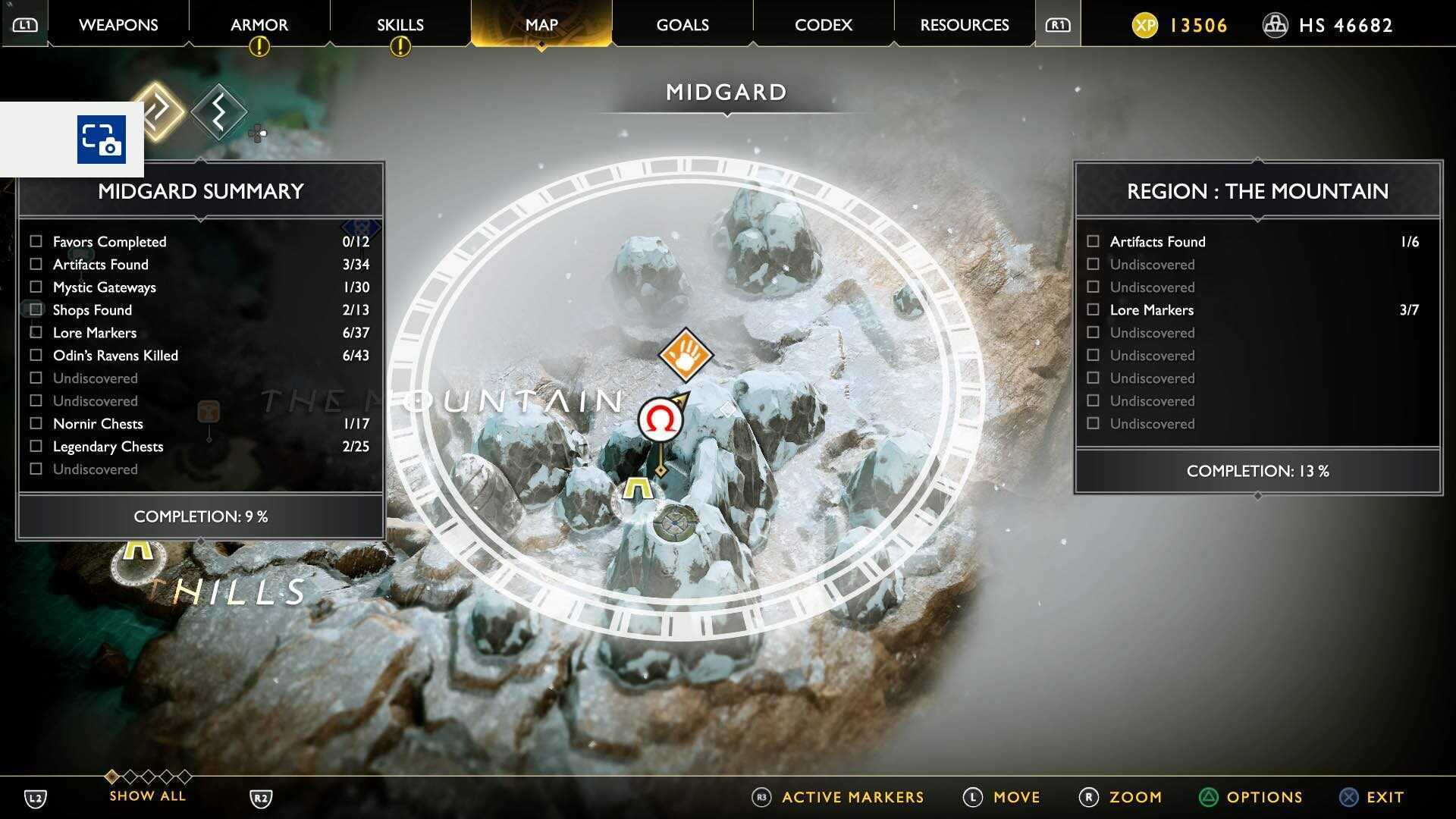This screenshot has height=819, width=1456.
Task: Click the L1 shoulder navigation control
Action: click(25, 24)
